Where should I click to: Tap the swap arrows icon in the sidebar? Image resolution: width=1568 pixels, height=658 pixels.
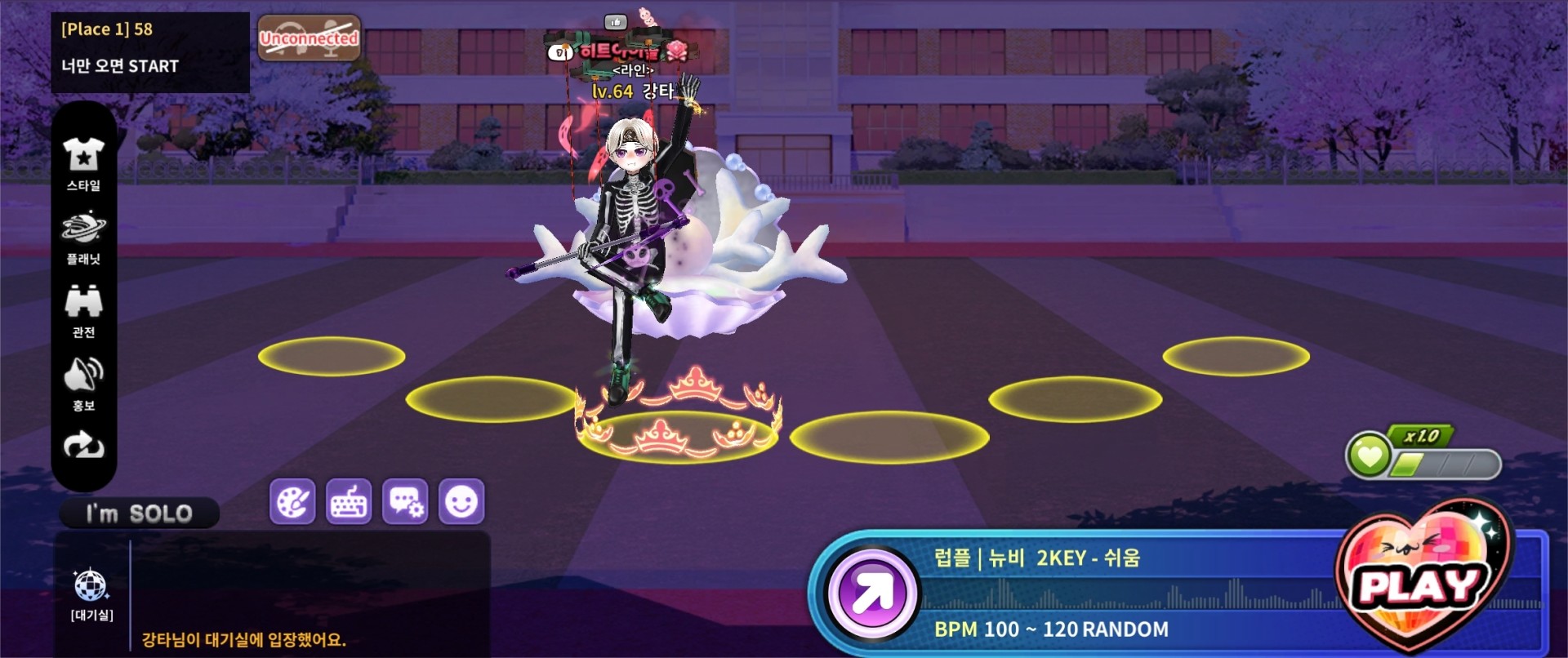pos(83,445)
